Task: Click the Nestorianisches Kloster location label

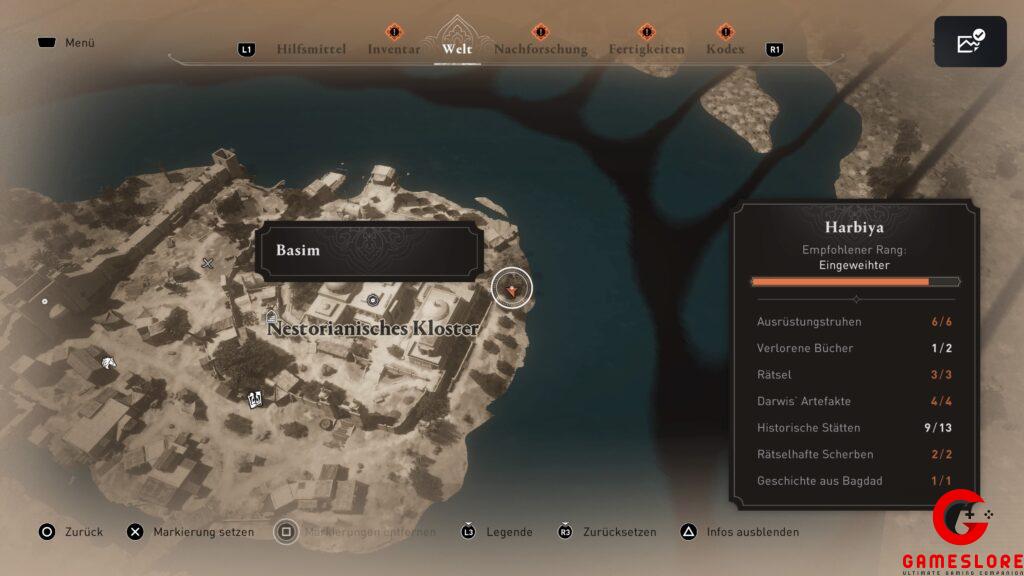Action: click(x=372, y=328)
